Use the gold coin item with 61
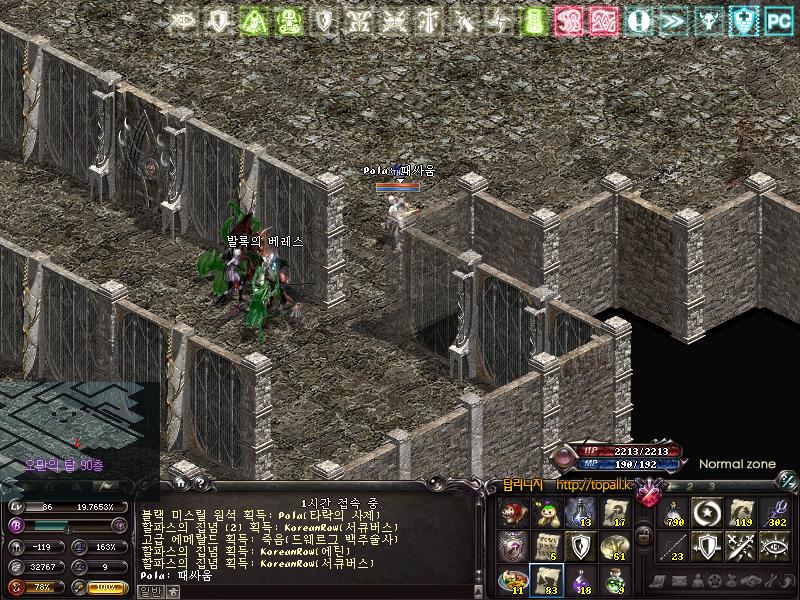800x600 pixels. 615,545
